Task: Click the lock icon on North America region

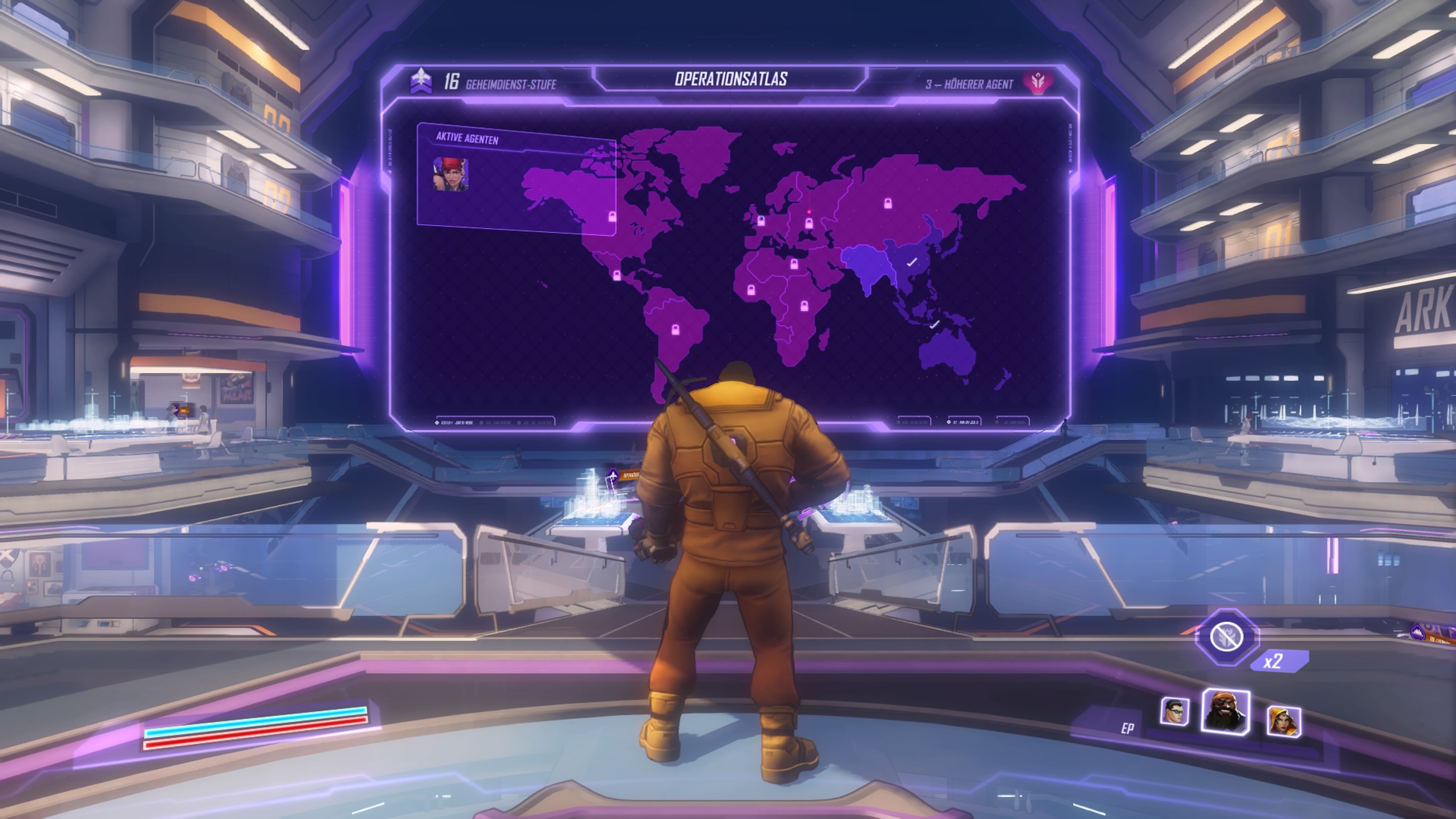Action: (x=612, y=217)
